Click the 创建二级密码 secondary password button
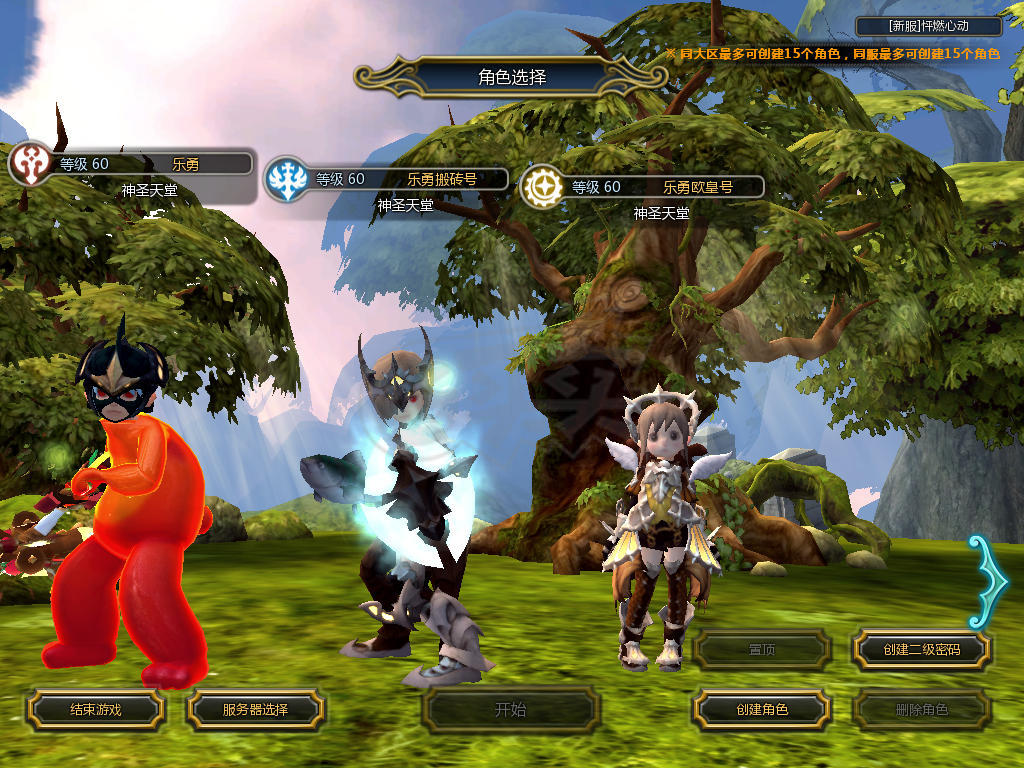This screenshot has width=1024, height=768. pos(922,650)
